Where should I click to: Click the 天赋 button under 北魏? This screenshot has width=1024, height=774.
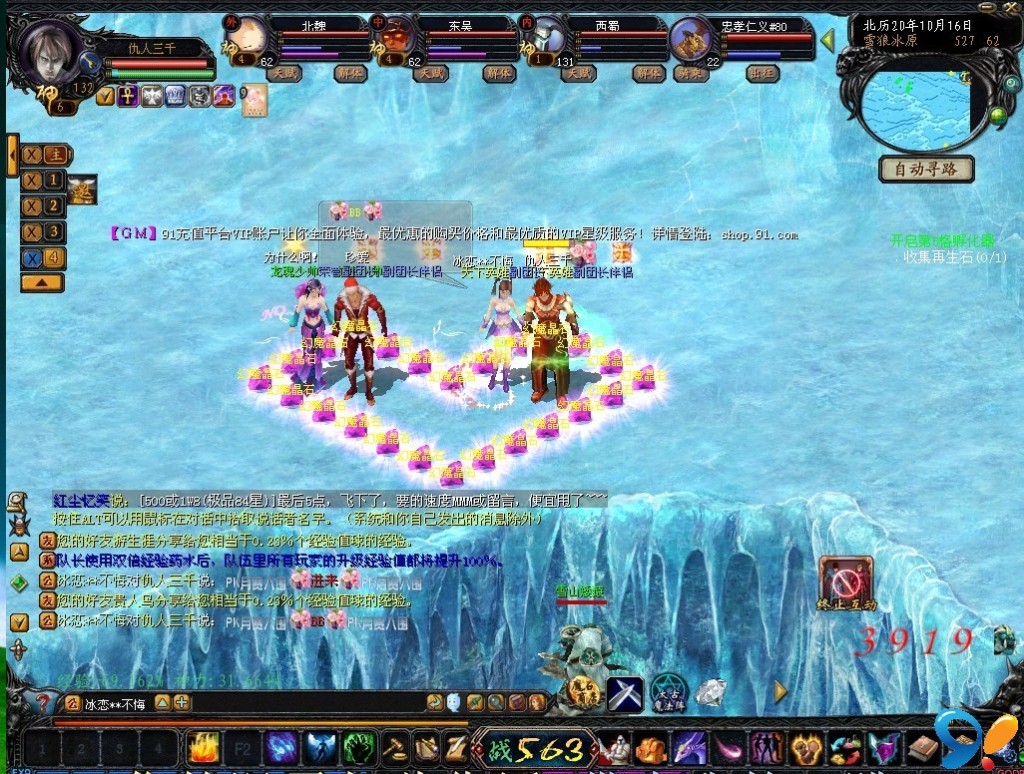point(286,73)
